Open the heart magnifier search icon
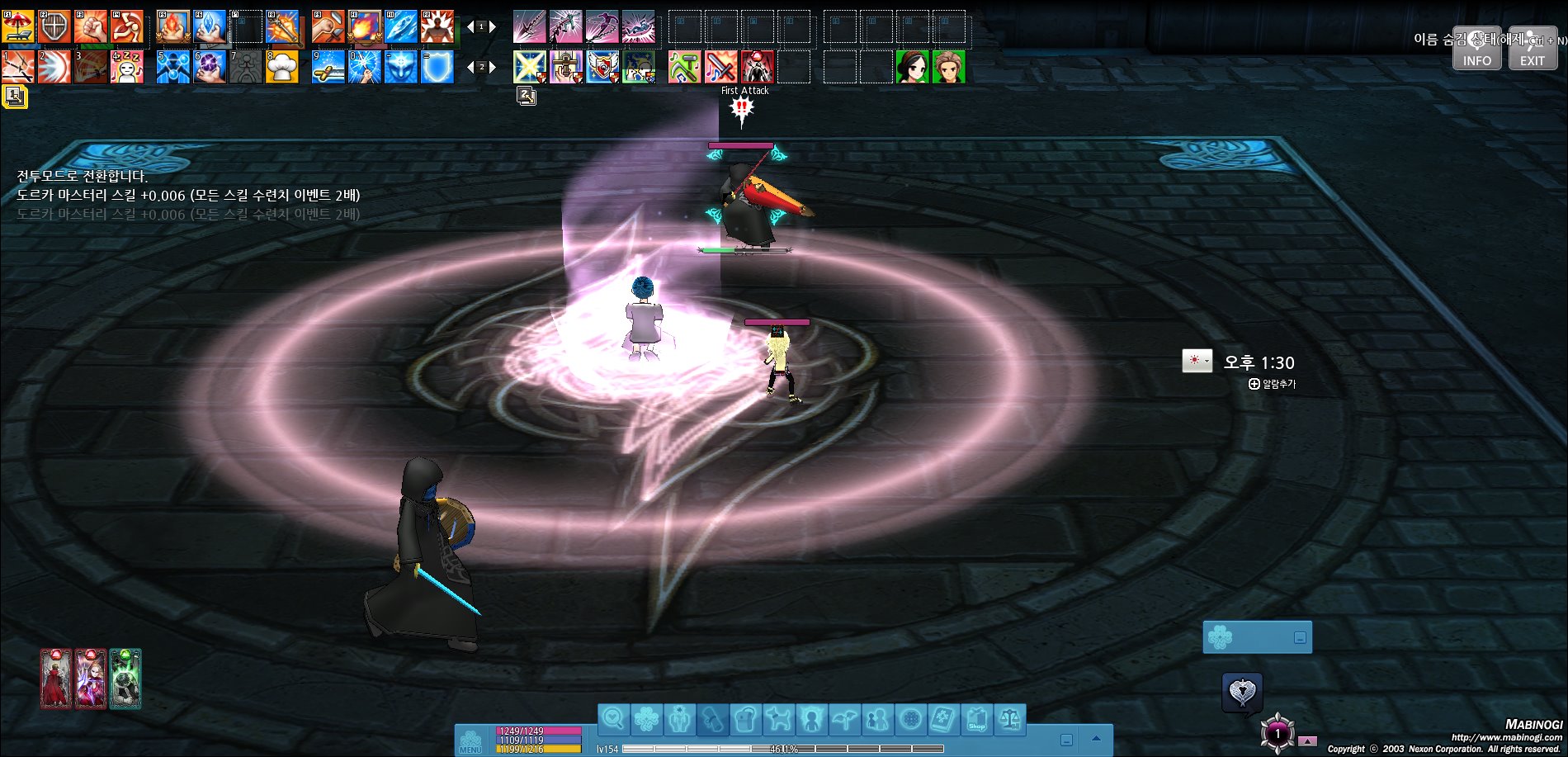 click(613, 720)
